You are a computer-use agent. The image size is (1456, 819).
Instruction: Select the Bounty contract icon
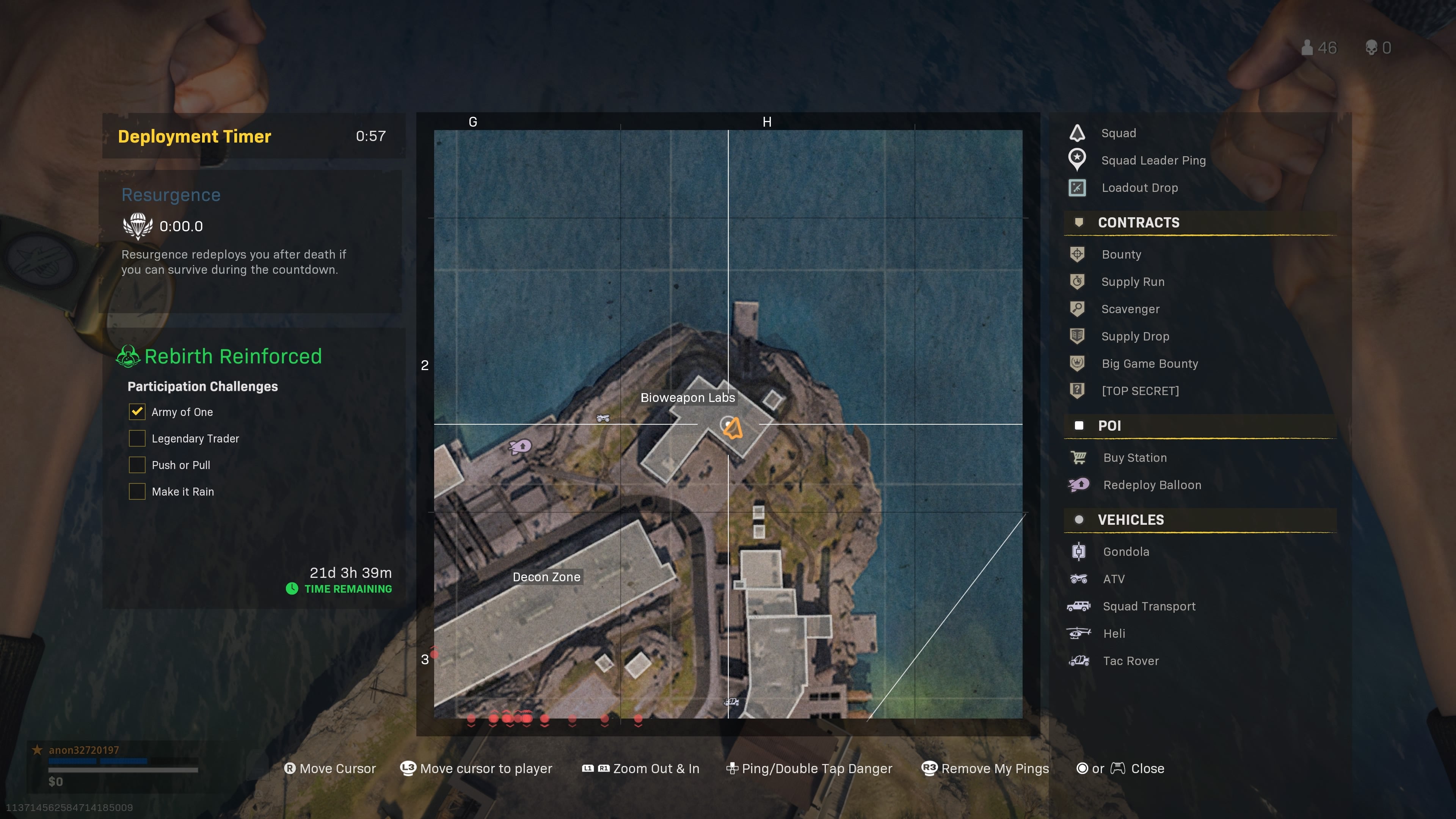click(1078, 254)
